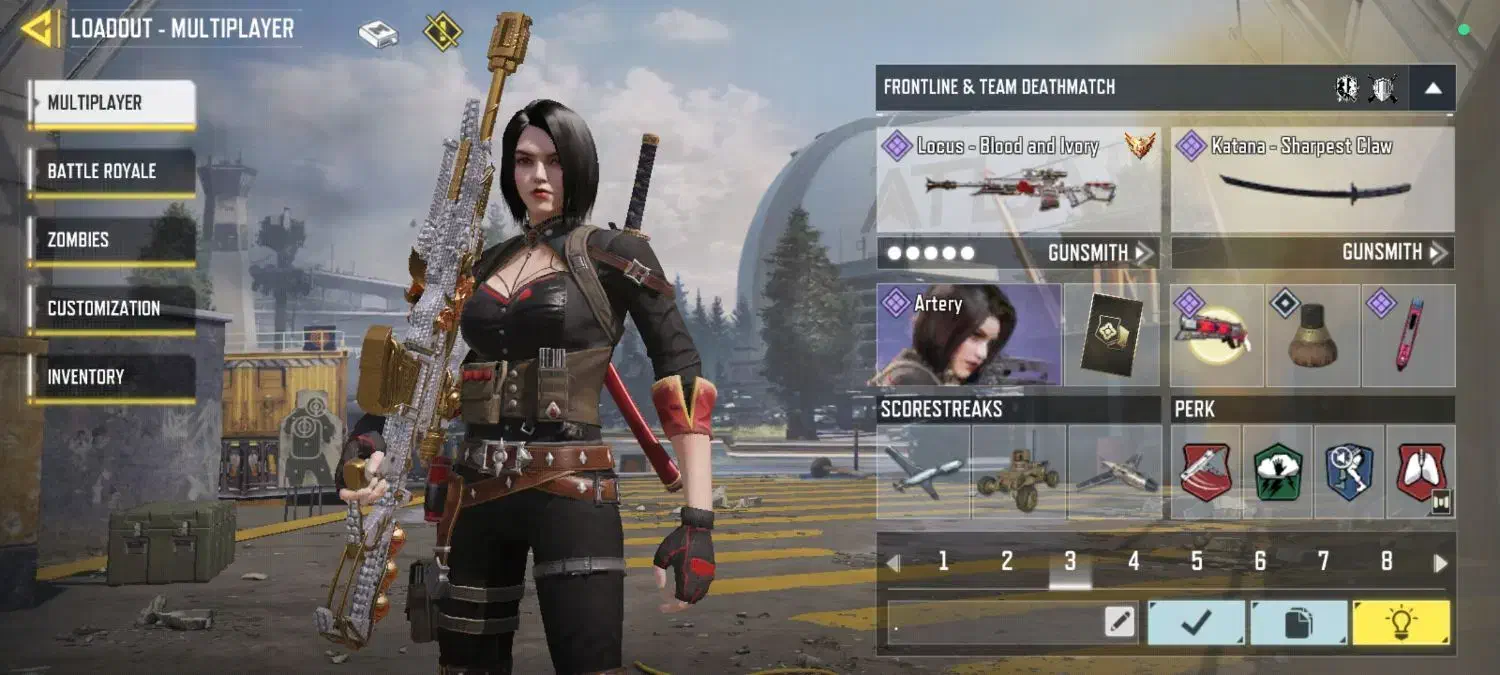Open recommendations via the yellow lightbulb button
Screen dimensions: 1500x675
click(x=1400, y=623)
